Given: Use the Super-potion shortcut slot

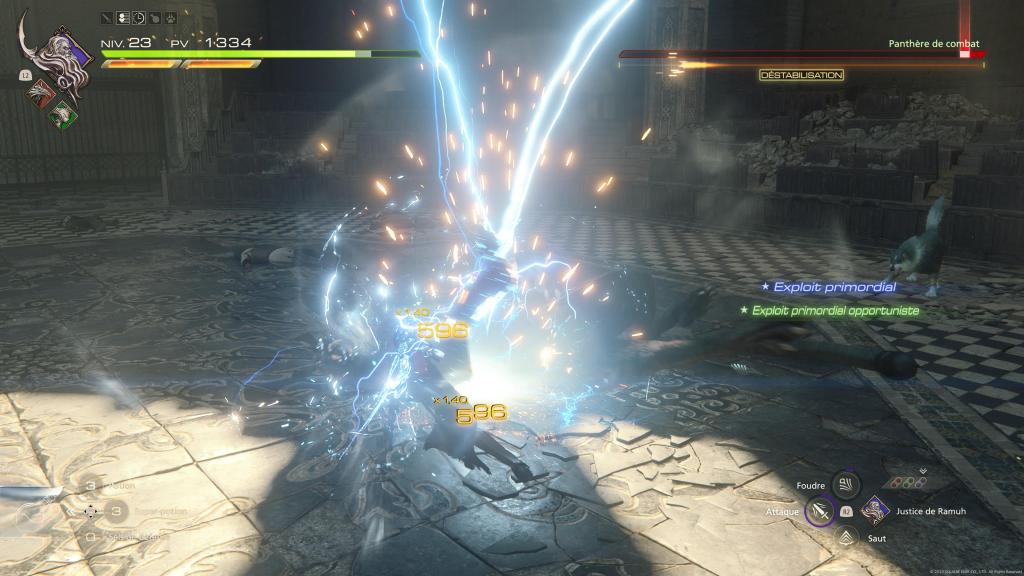Looking at the screenshot, I should 116,511.
